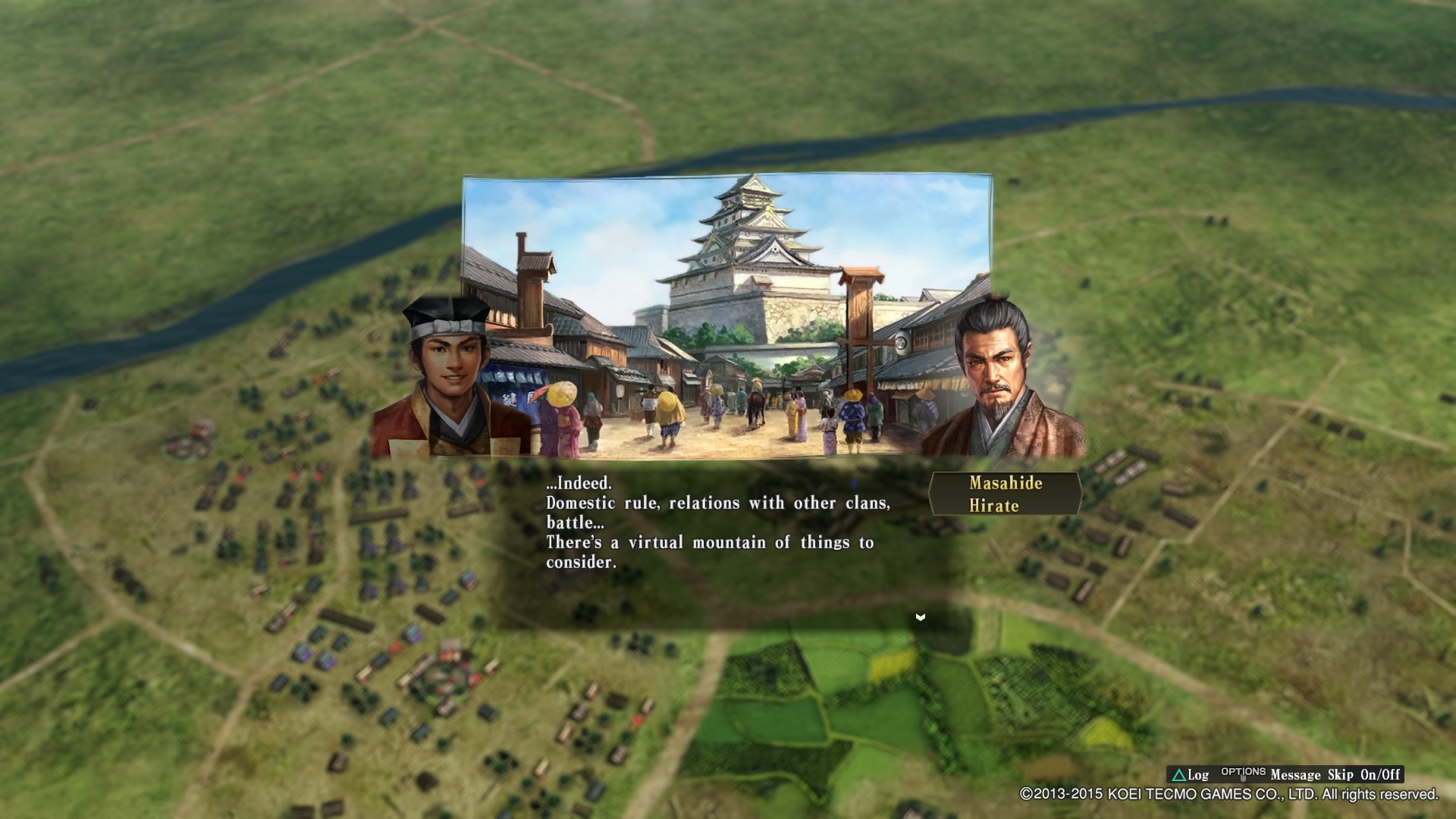
Task: Click the downward chevron to advance dialogue
Action: [x=920, y=618]
